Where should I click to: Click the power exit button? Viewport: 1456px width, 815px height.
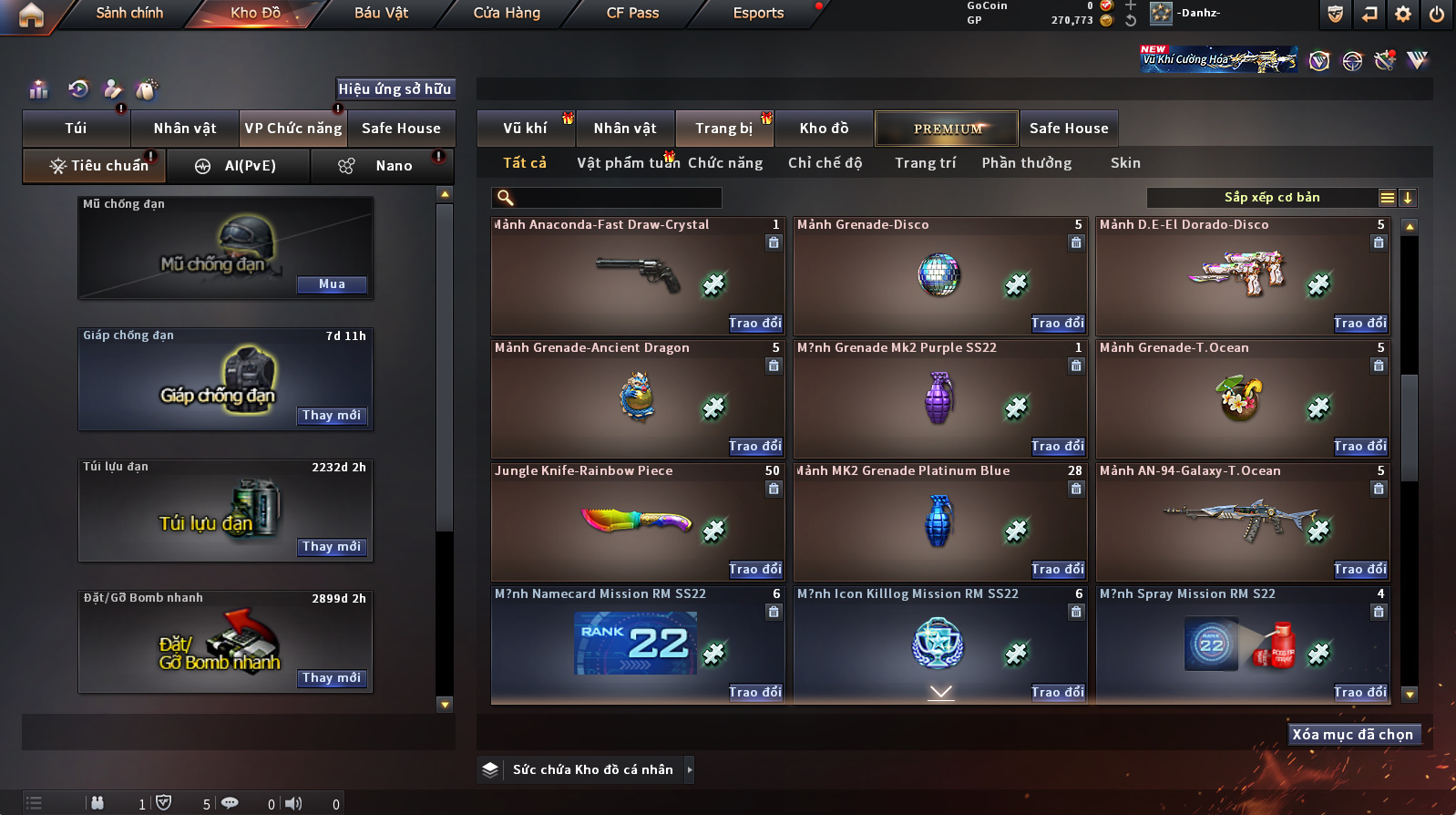pyautogui.click(x=1437, y=14)
